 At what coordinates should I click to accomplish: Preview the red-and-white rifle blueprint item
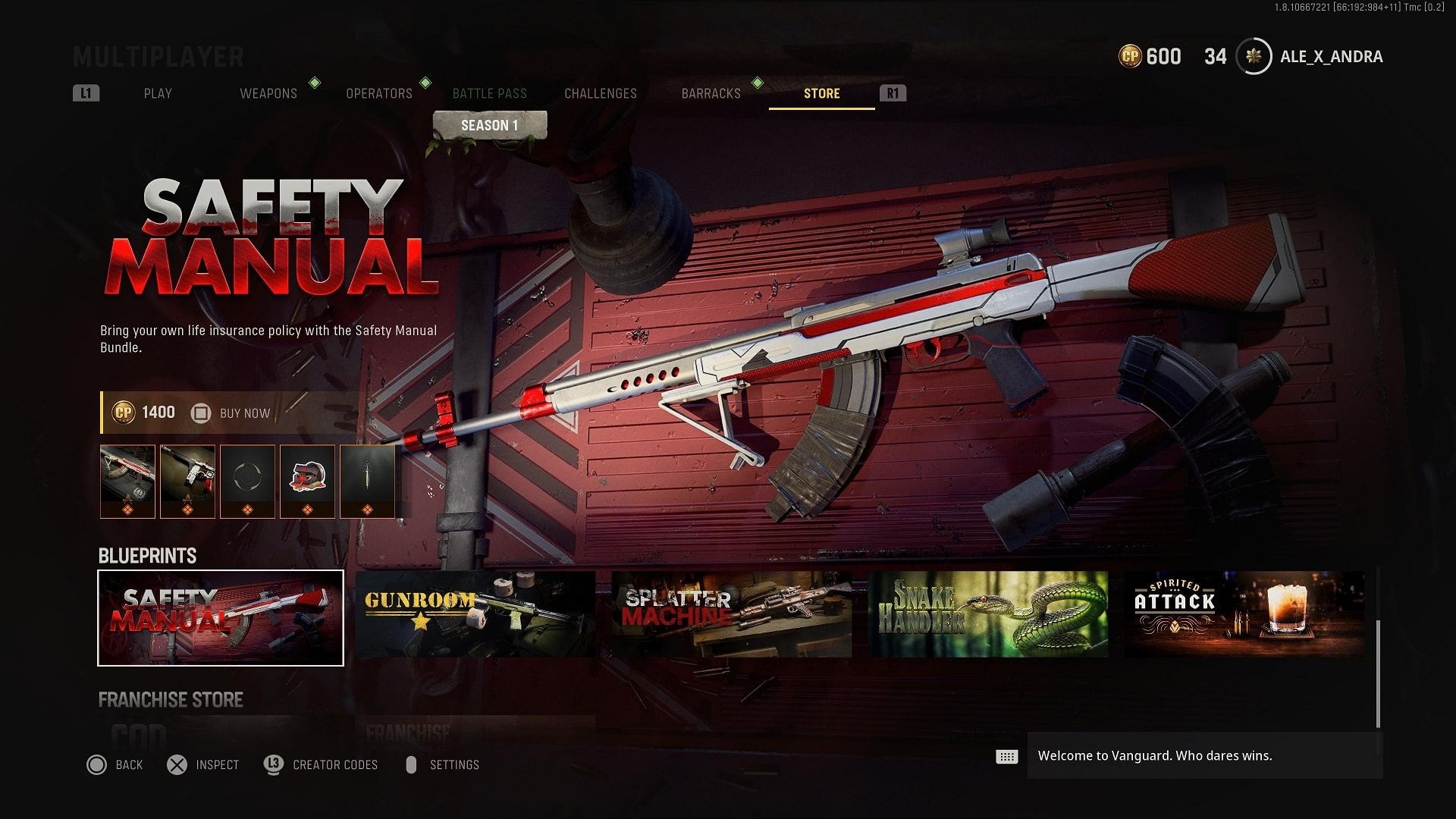click(127, 482)
